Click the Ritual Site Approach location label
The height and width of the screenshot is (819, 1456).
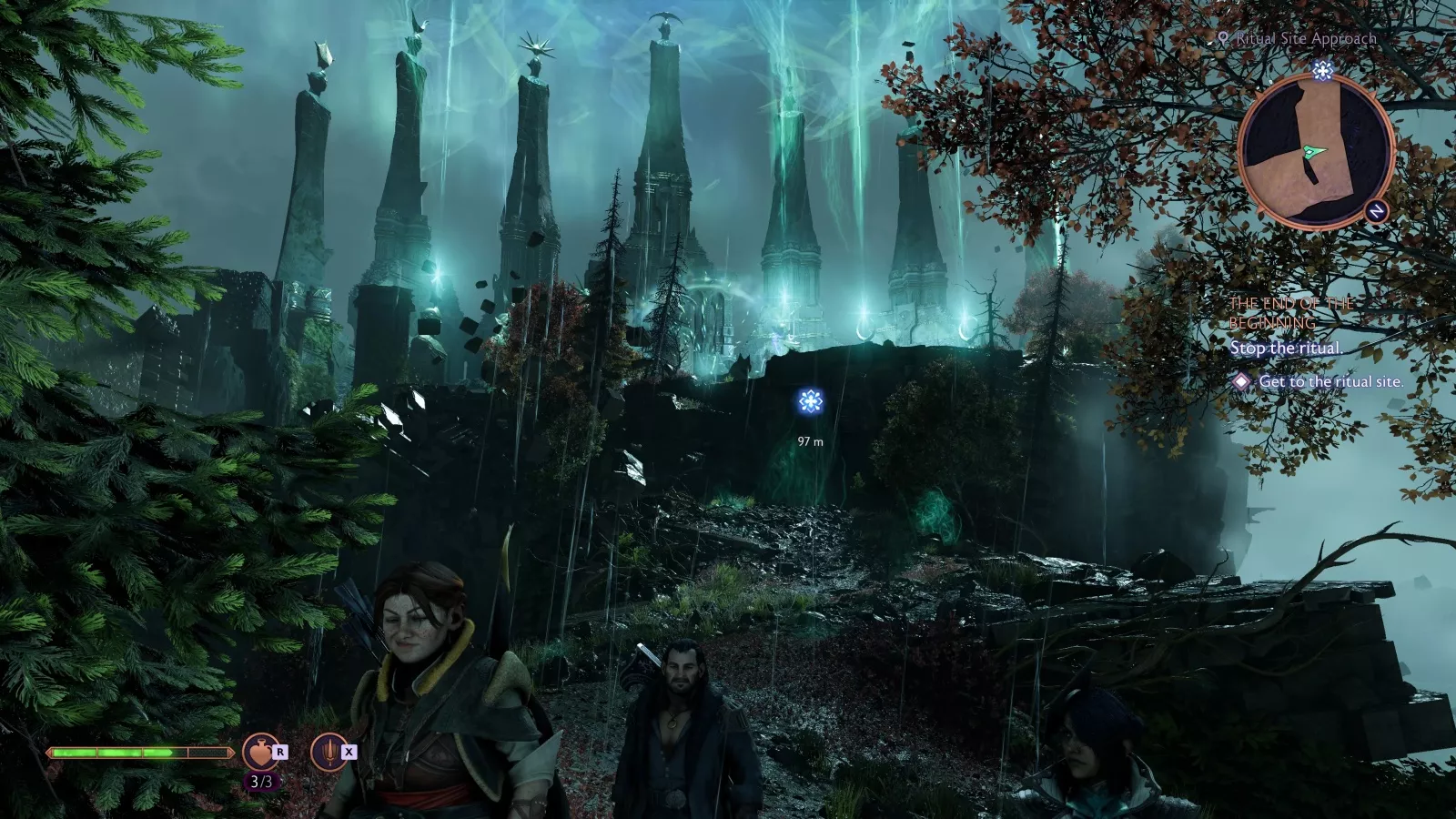1304,38
